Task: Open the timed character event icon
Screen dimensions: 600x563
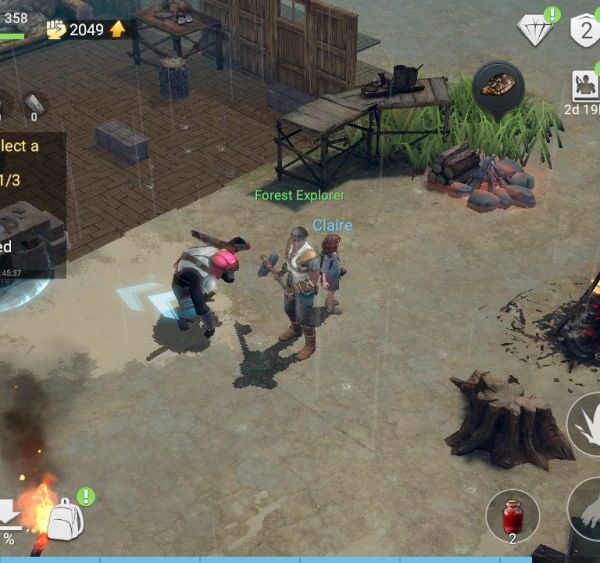Action: tap(585, 85)
